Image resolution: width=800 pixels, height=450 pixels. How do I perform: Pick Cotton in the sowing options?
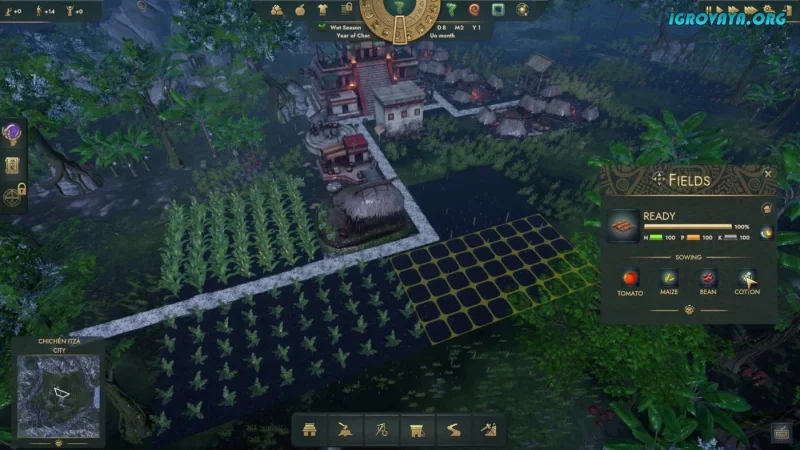(x=747, y=278)
